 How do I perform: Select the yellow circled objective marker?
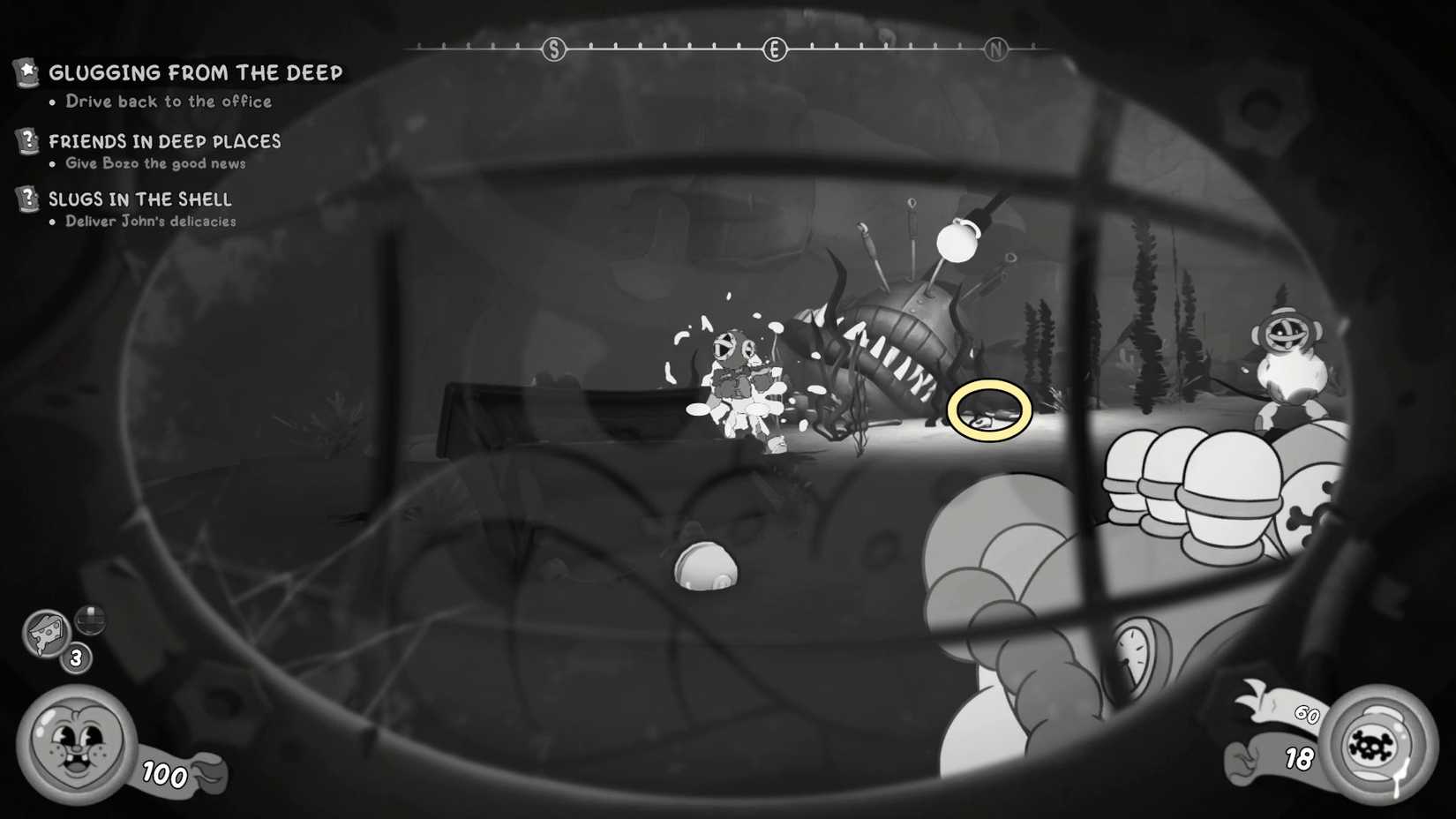point(989,409)
